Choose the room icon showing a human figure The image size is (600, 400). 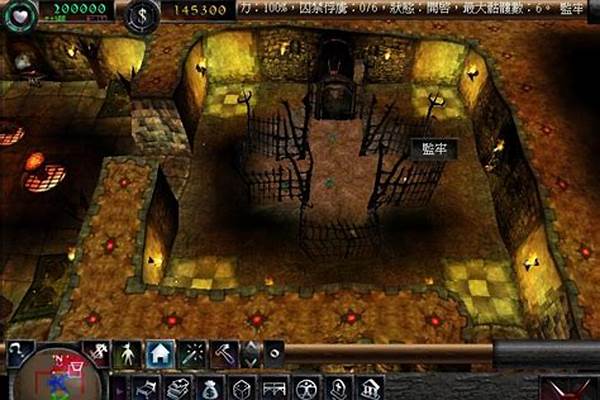click(303, 387)
